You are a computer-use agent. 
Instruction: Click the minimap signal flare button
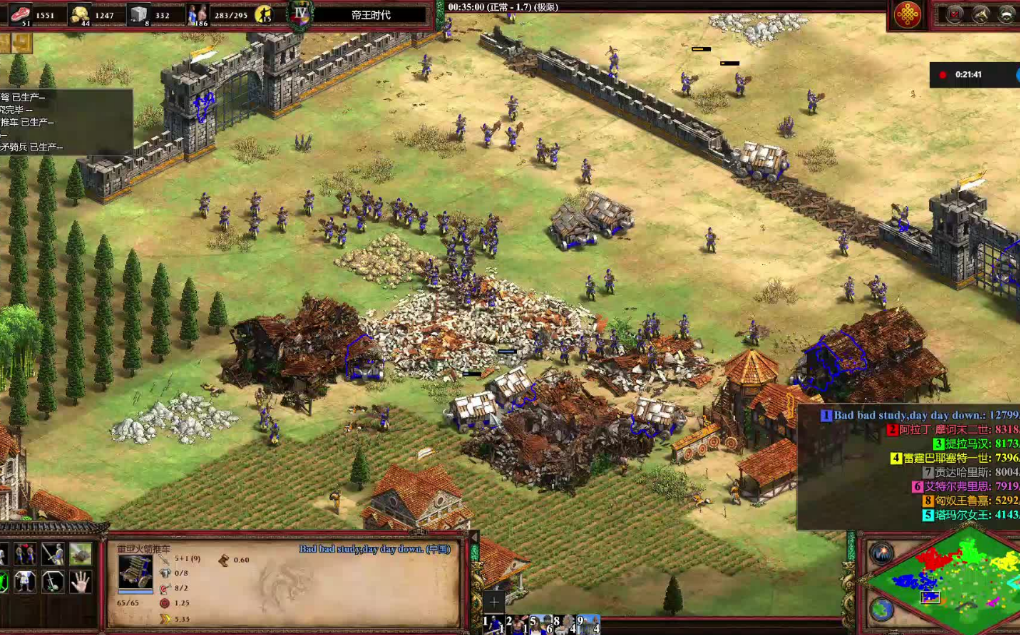click(x=881, y=552)
